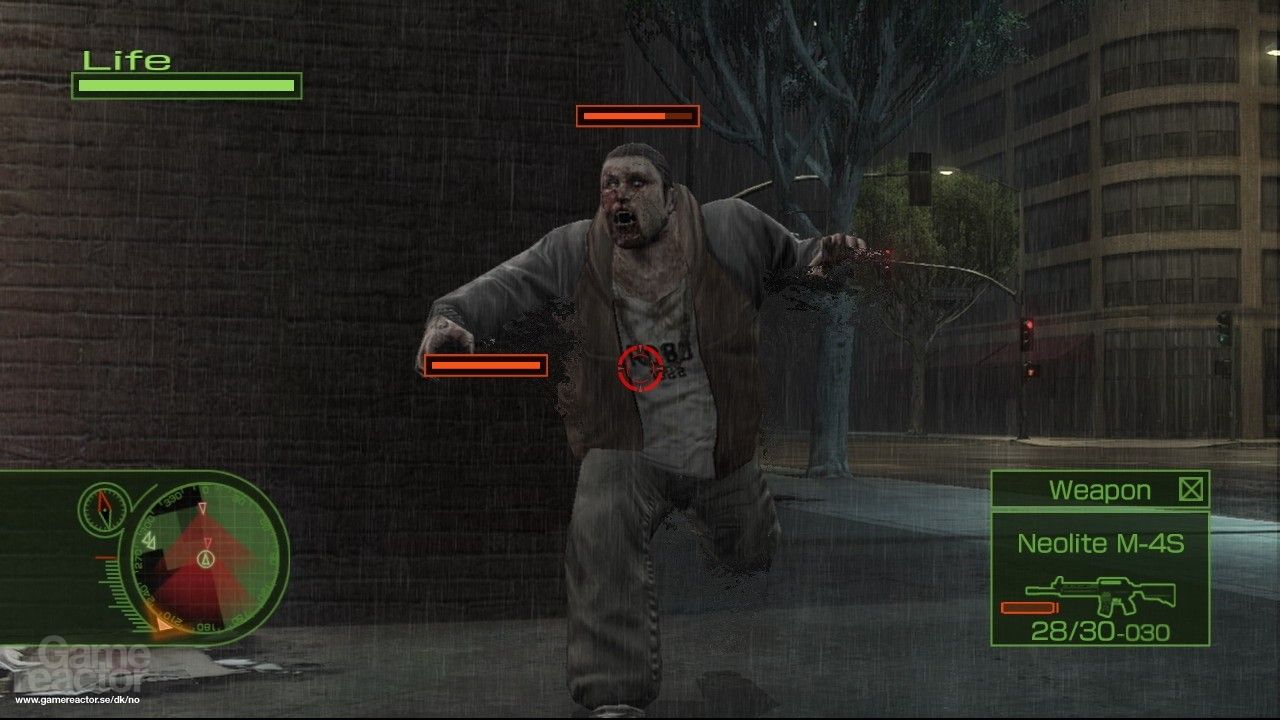Toggle the boxed X next to Weapon
Viewport: 1280px width, 720px height.
[x=1190, y=491]
